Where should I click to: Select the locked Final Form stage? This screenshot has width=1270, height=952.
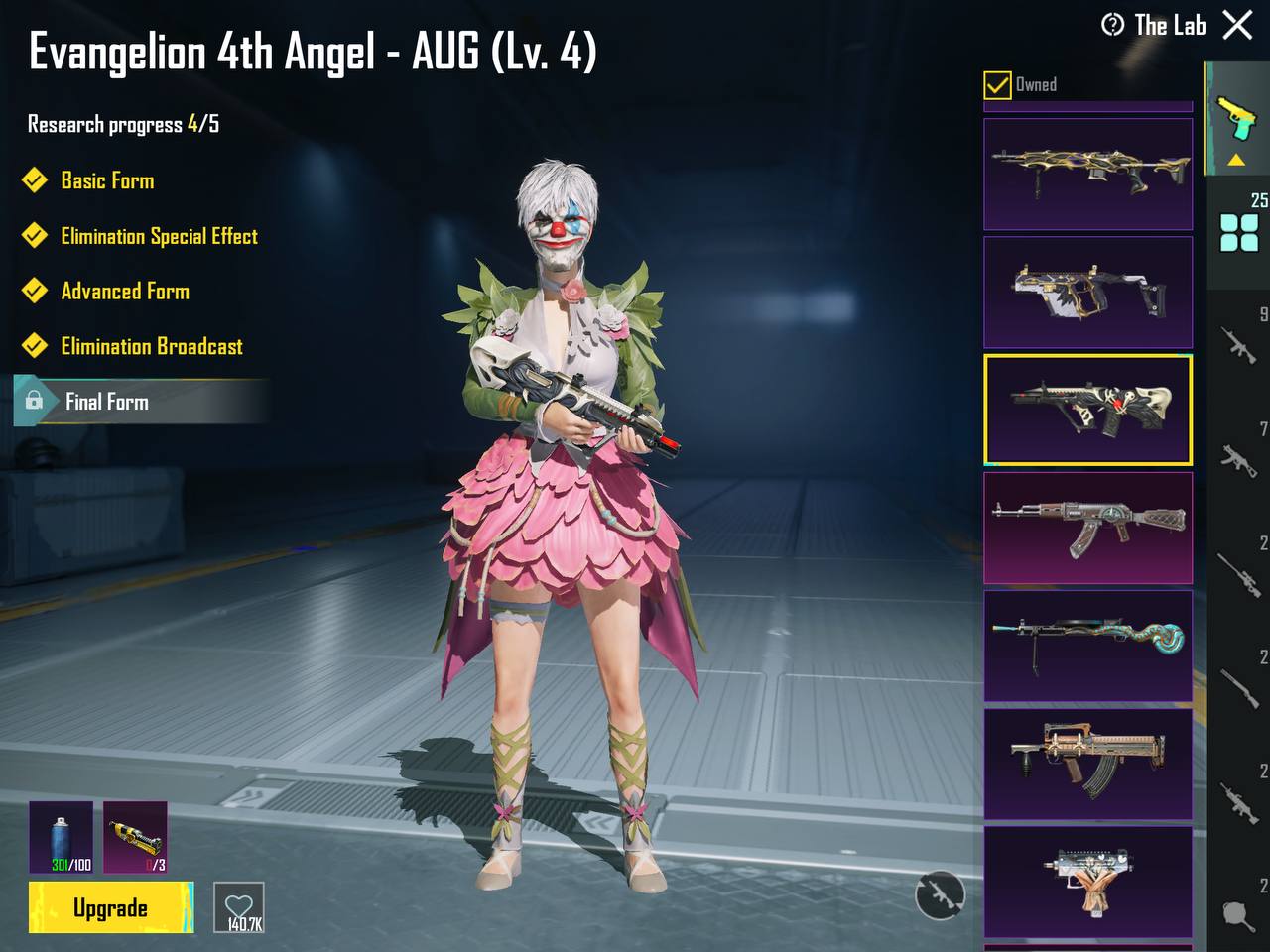click(107, 402)
